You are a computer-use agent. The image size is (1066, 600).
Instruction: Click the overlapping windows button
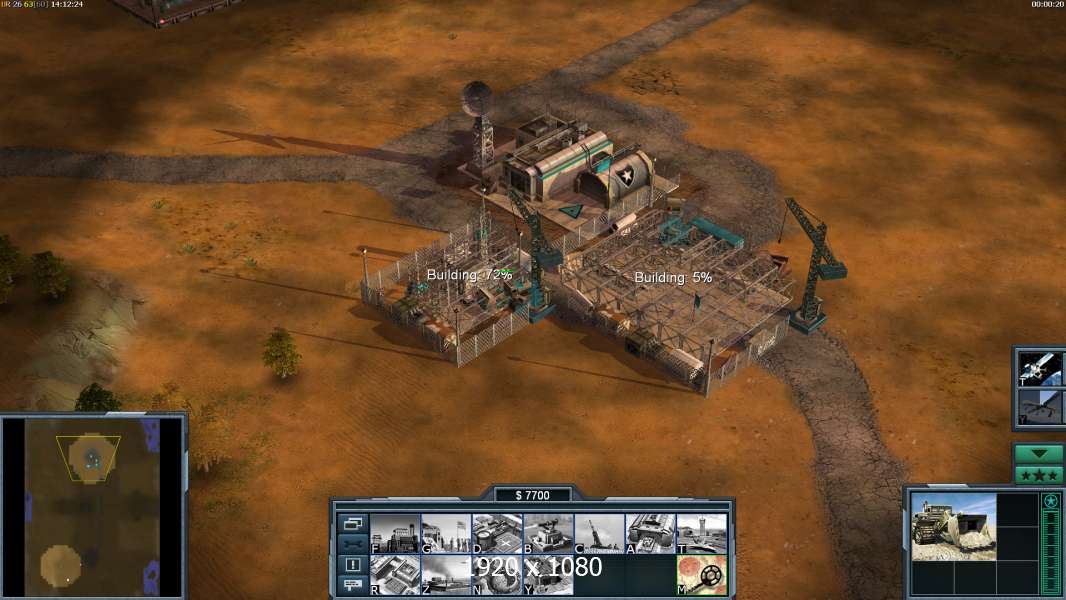pyautogui.click(x=353, y=523)
